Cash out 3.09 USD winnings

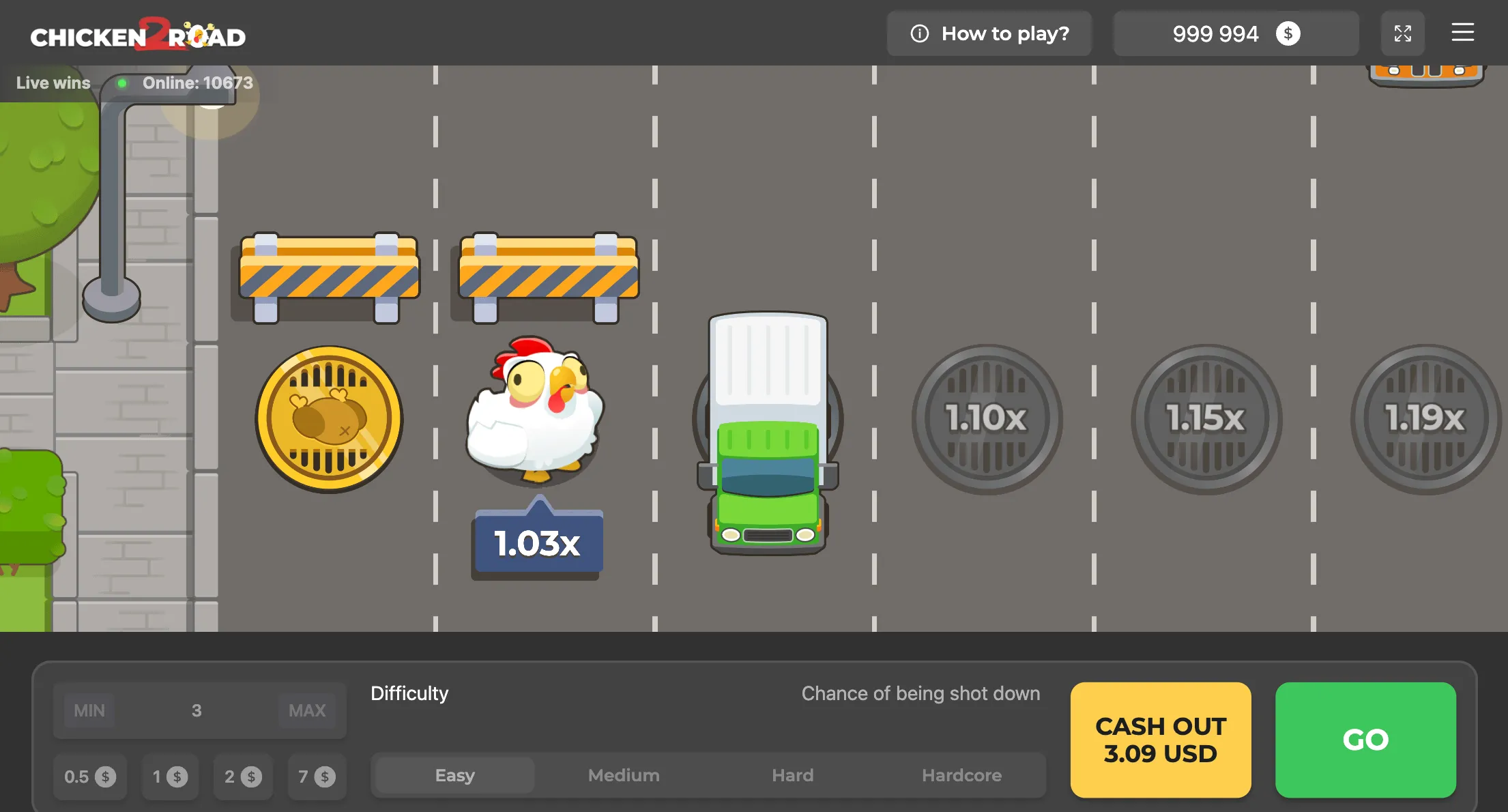click(x=1160, y=740)
